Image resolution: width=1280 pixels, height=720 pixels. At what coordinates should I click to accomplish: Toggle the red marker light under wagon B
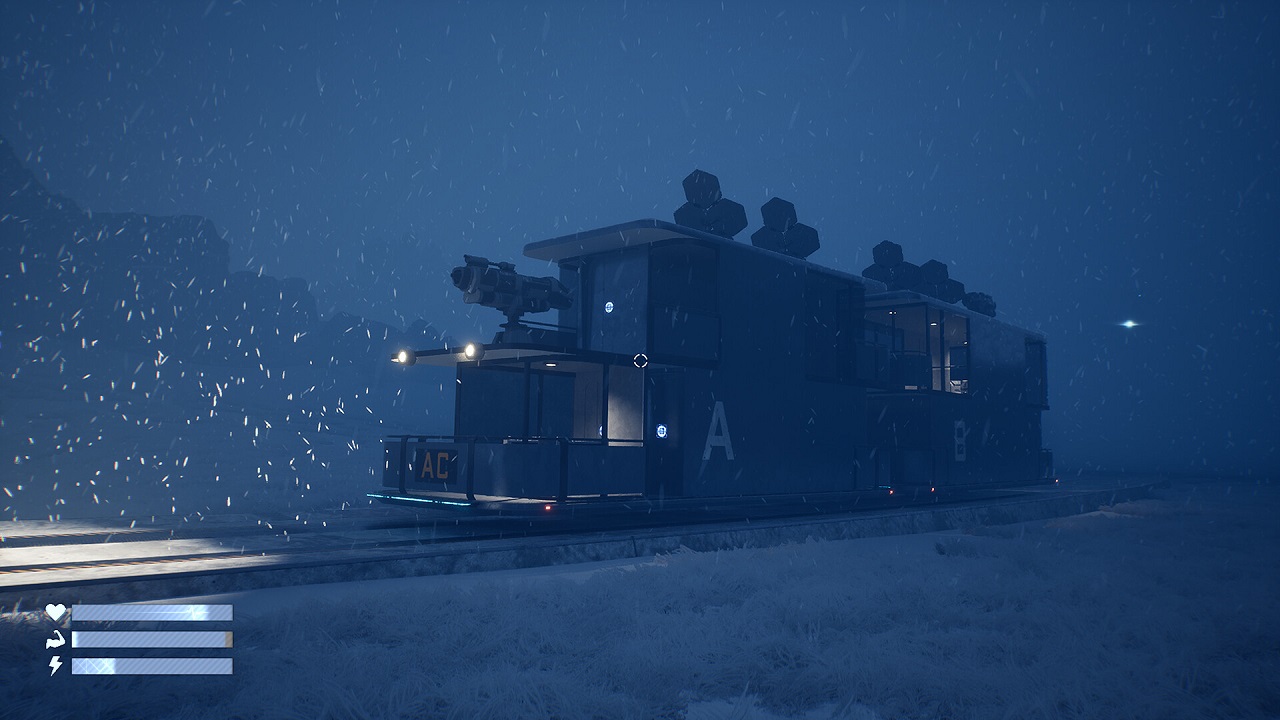point(932,489)
